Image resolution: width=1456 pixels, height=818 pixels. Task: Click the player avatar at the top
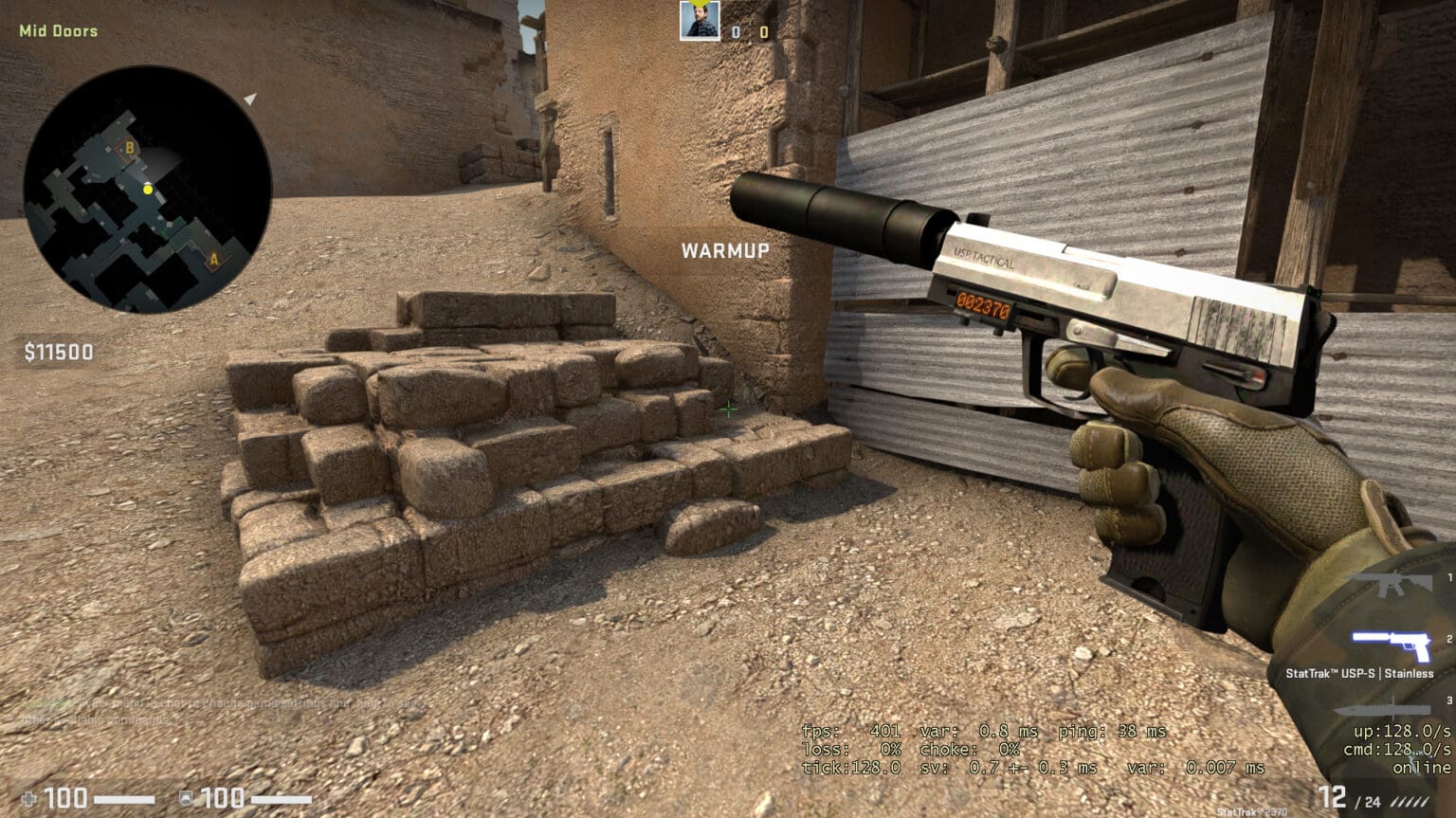click(699, 21)
